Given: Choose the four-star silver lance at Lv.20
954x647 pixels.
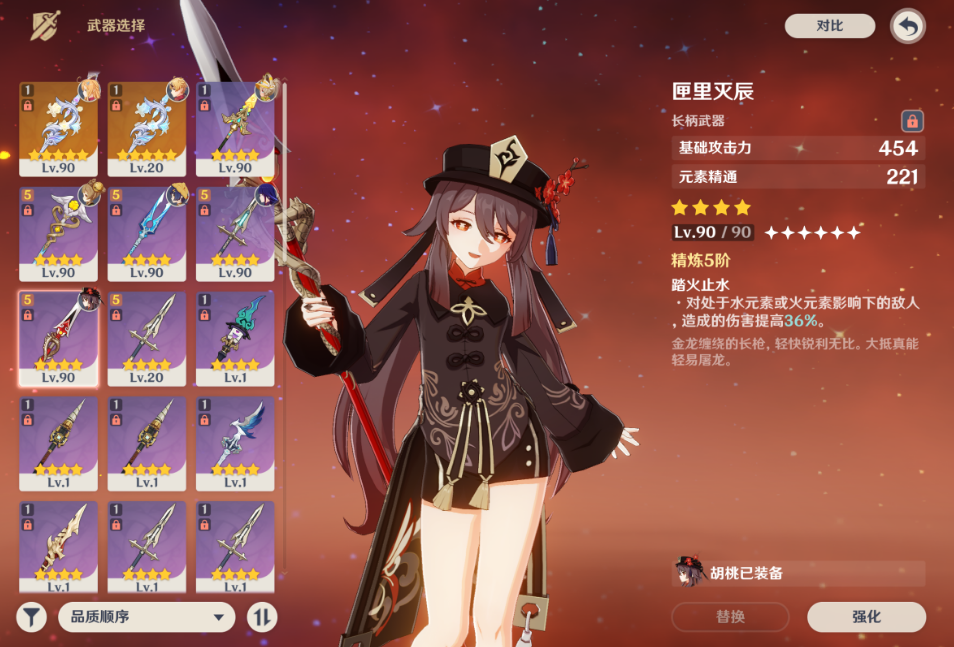Looking at the screenshot, I should (147, 338).
